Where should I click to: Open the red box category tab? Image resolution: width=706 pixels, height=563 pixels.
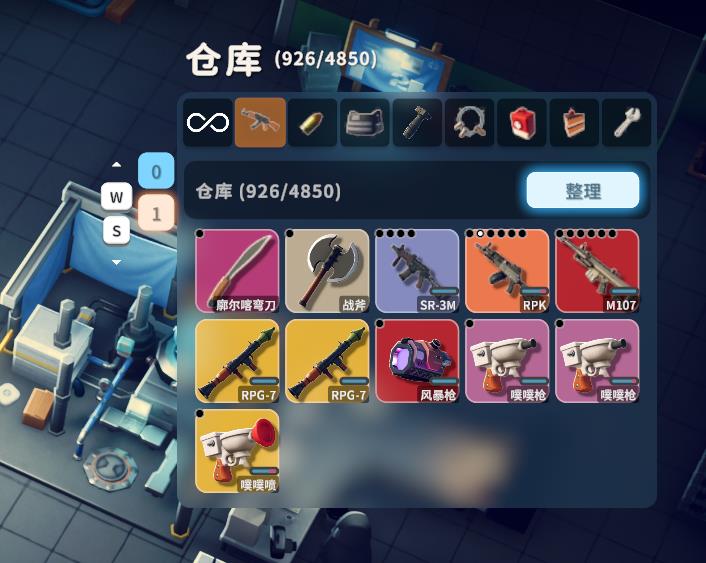point(522,123)
